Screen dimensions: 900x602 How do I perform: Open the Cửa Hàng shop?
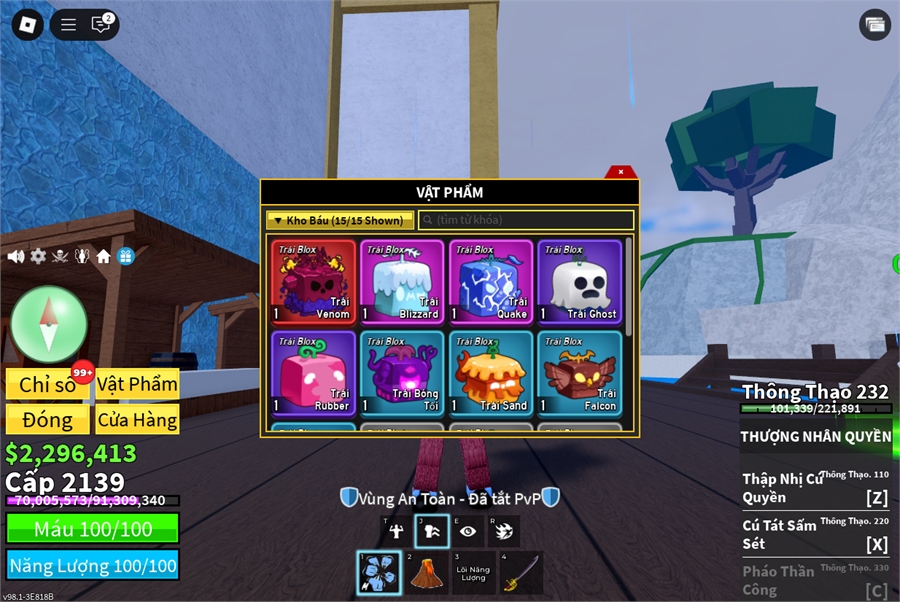pyautogui.click(x=138, y=419)
